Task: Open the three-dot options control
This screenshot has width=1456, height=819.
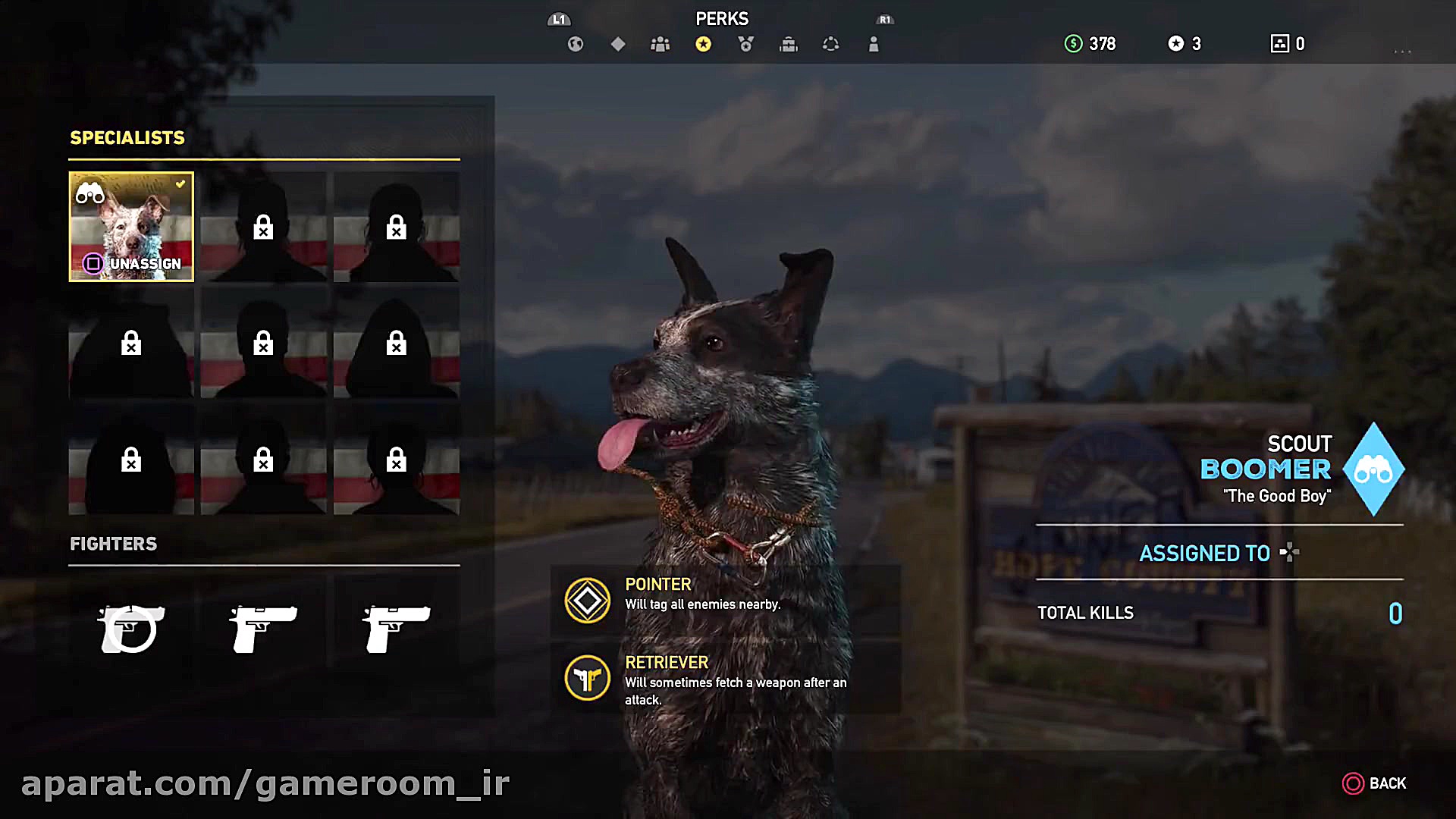Action: pos(1402,50)
